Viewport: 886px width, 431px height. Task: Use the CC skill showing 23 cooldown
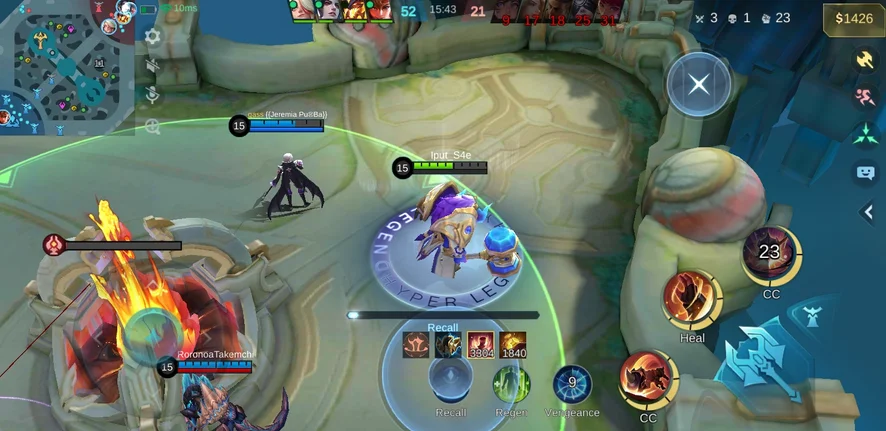pyautogui.click(x=769, y=254)
